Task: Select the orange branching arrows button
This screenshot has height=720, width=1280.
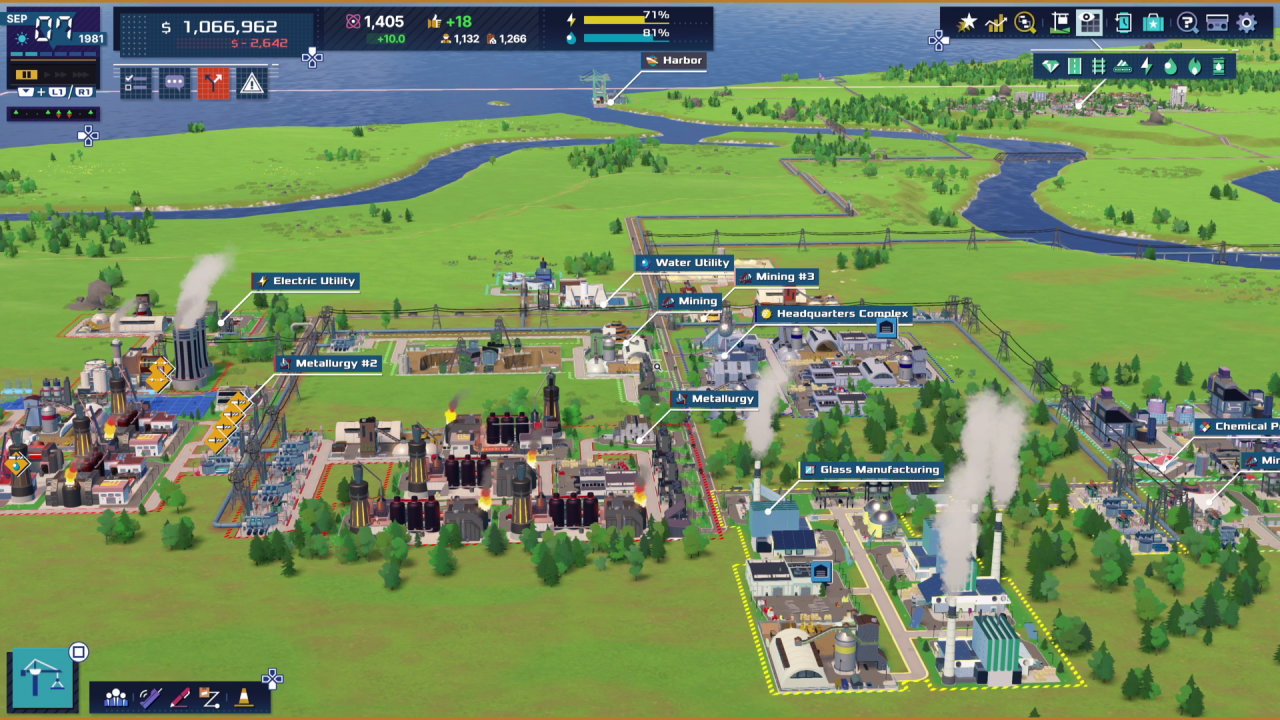Action: pos(213,84)
